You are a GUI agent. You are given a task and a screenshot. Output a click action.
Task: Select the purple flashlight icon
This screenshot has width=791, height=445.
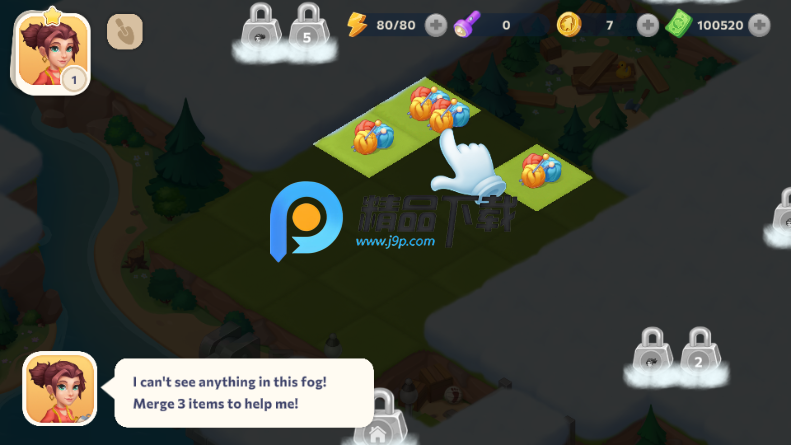tap(466, 24)
